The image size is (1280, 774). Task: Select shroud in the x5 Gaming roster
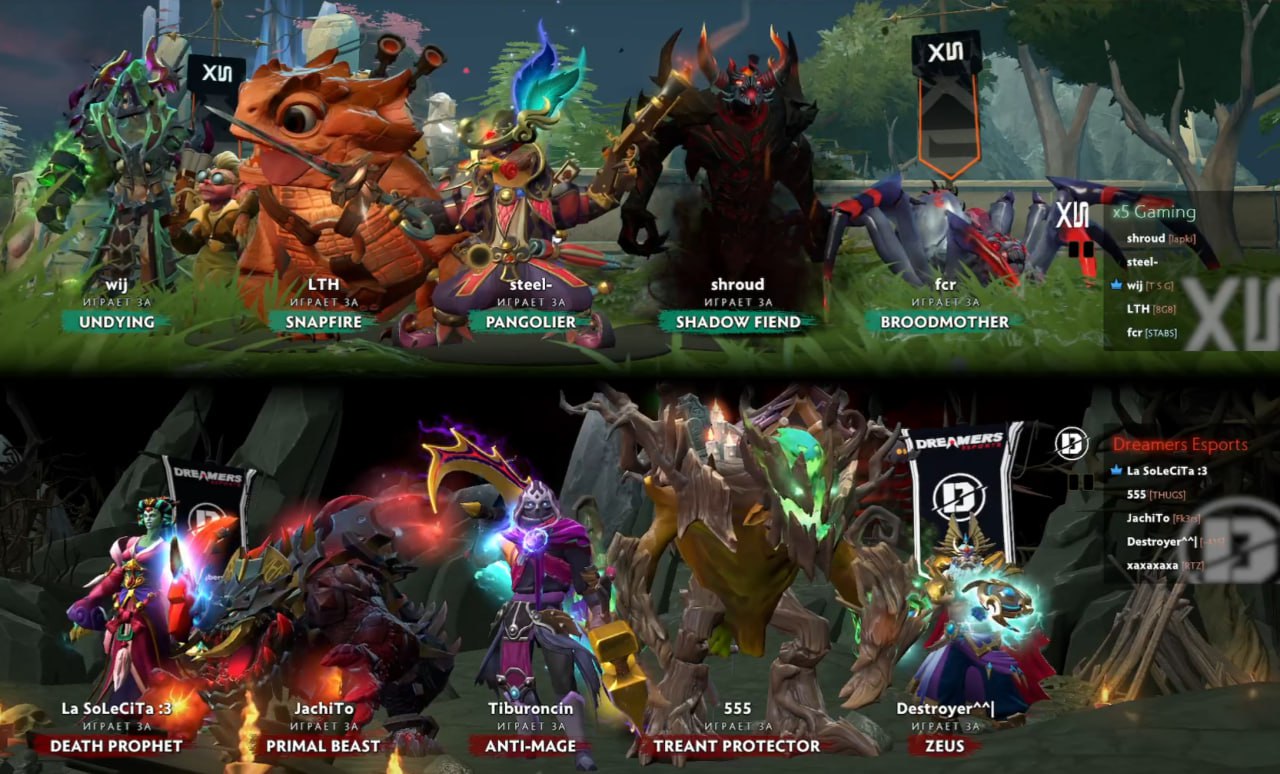[x=1146, y=238]
